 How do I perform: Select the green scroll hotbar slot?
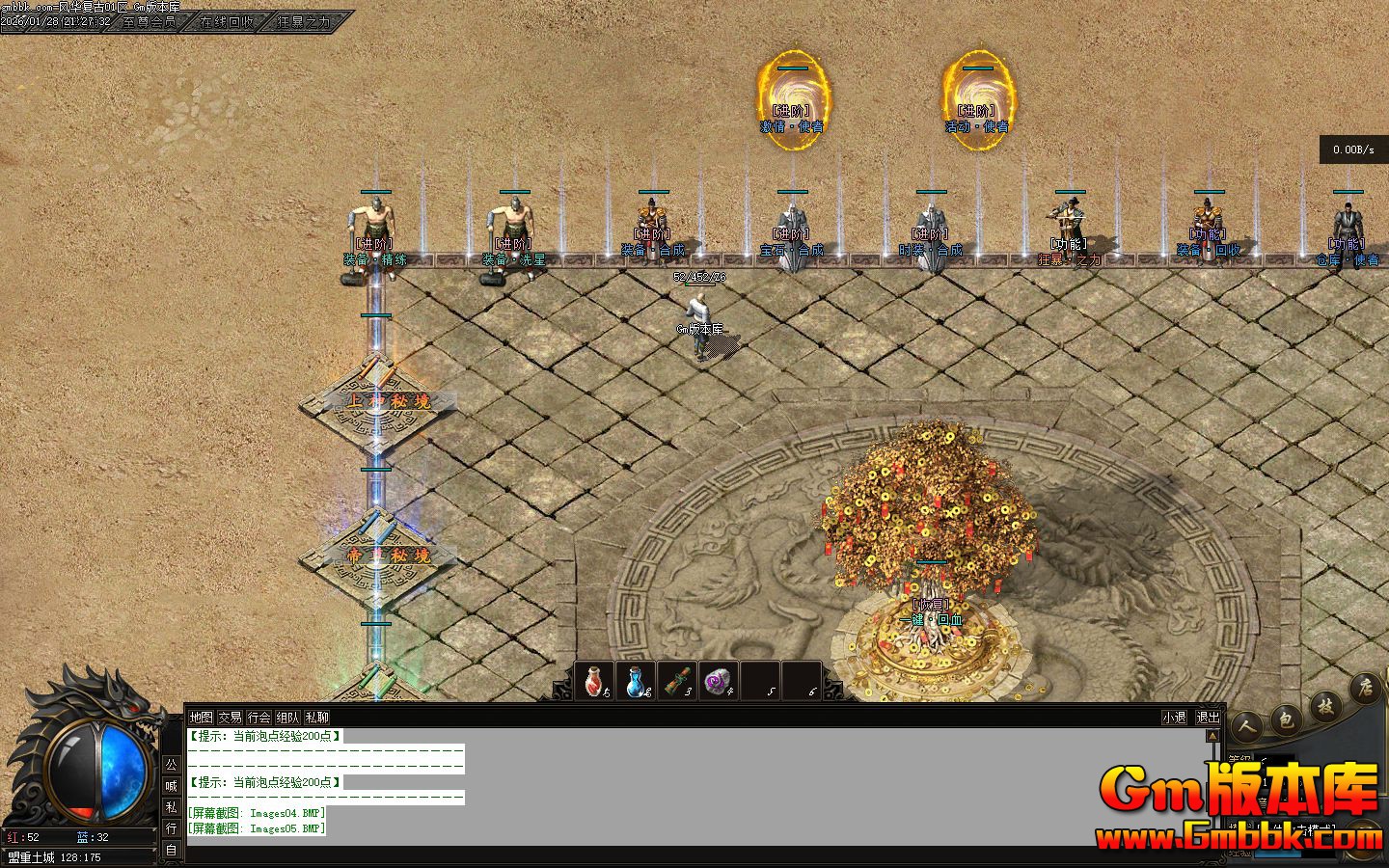coord(677,681)
